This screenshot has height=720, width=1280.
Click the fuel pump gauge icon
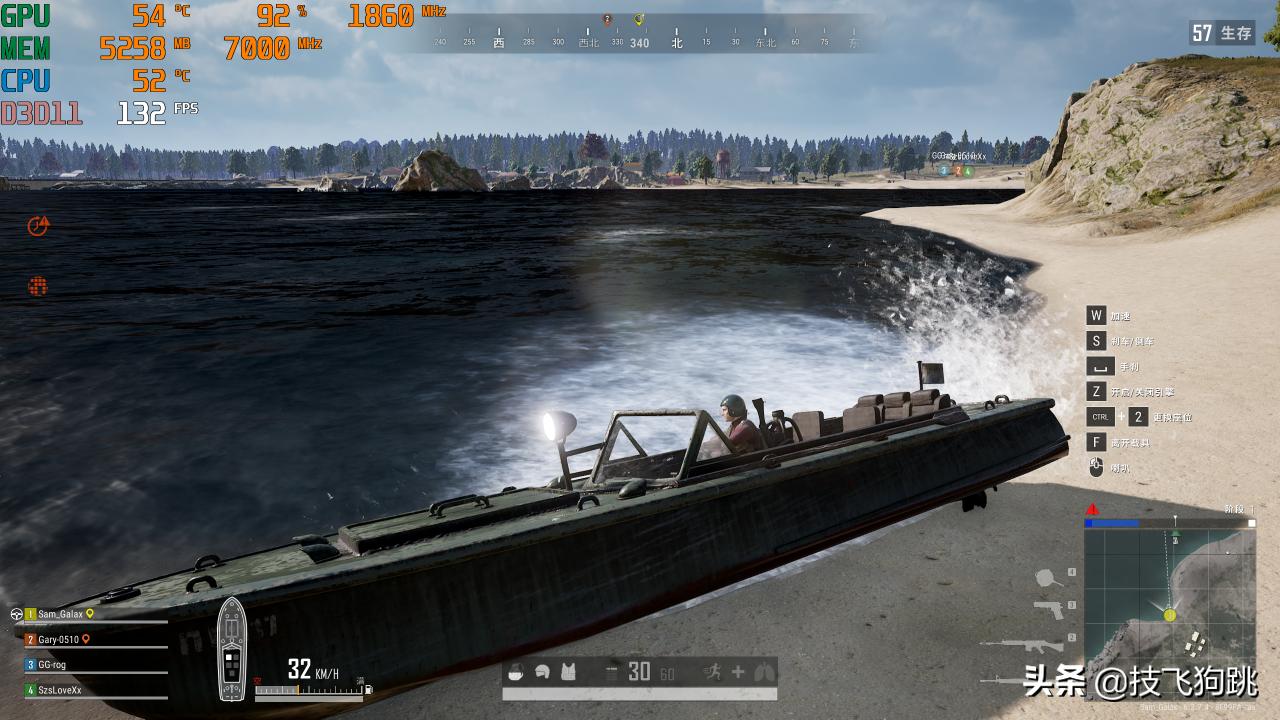tap(369, 688)
